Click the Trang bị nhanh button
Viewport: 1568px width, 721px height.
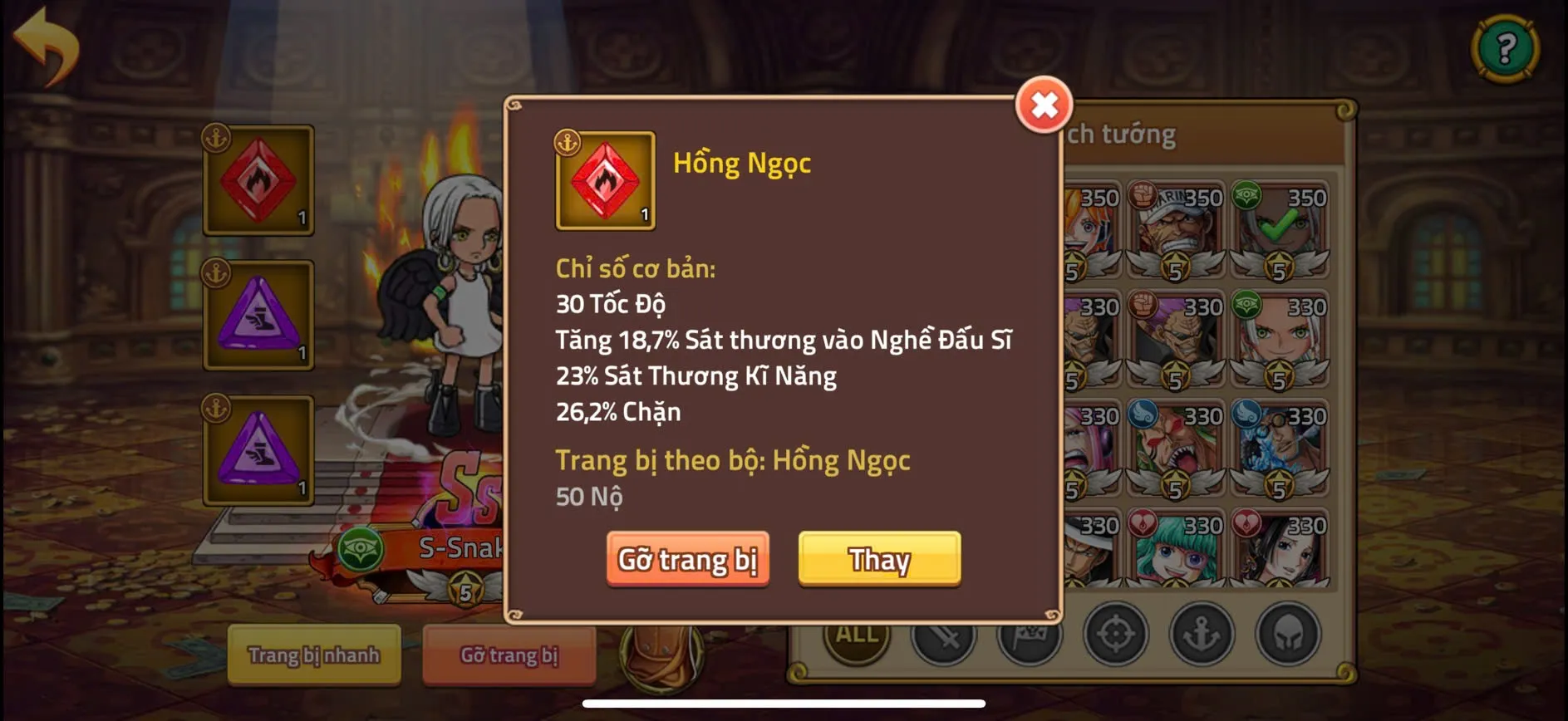click(x=314, y=655)
